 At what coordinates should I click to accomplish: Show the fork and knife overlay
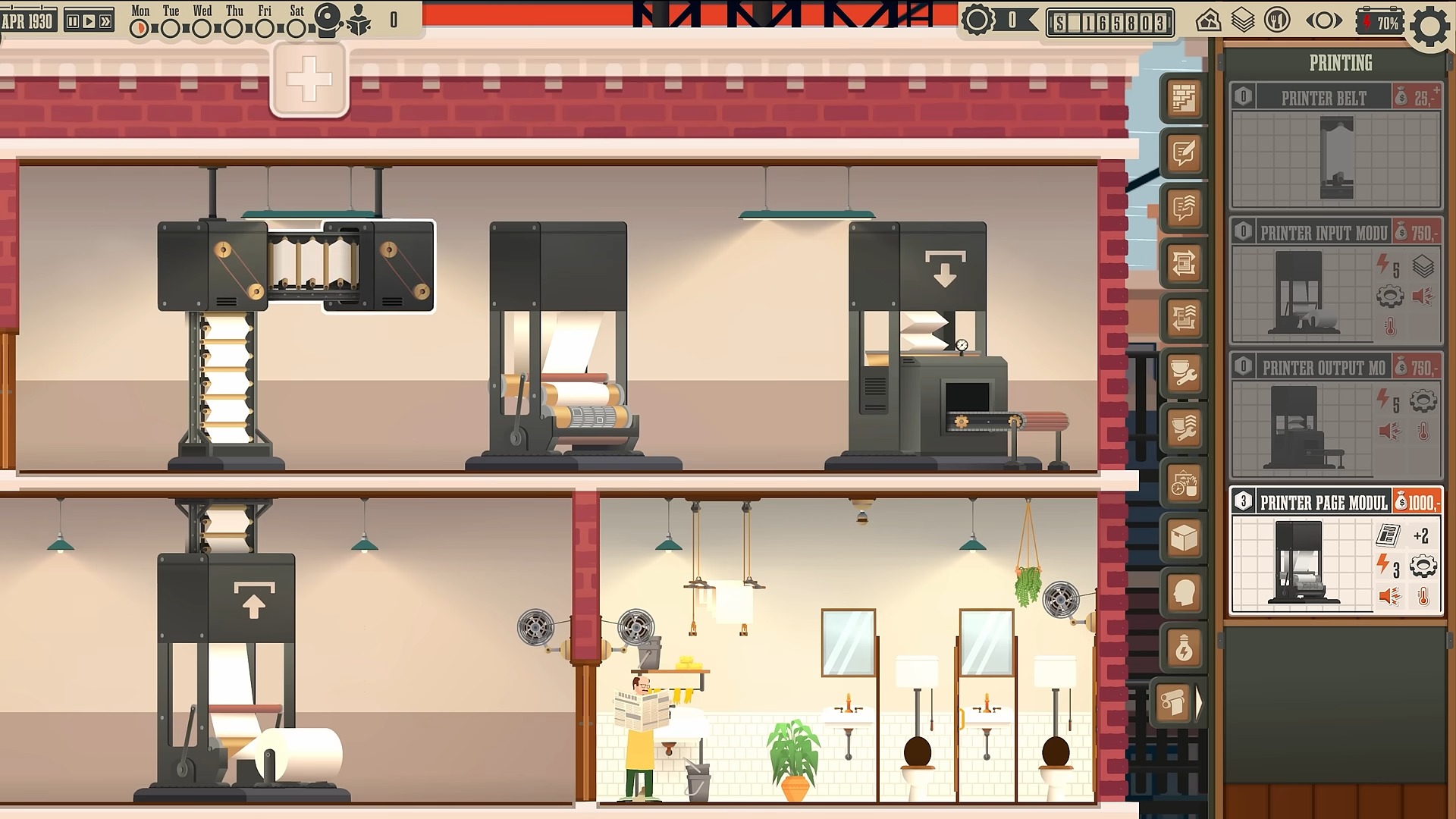[1277, 21]
